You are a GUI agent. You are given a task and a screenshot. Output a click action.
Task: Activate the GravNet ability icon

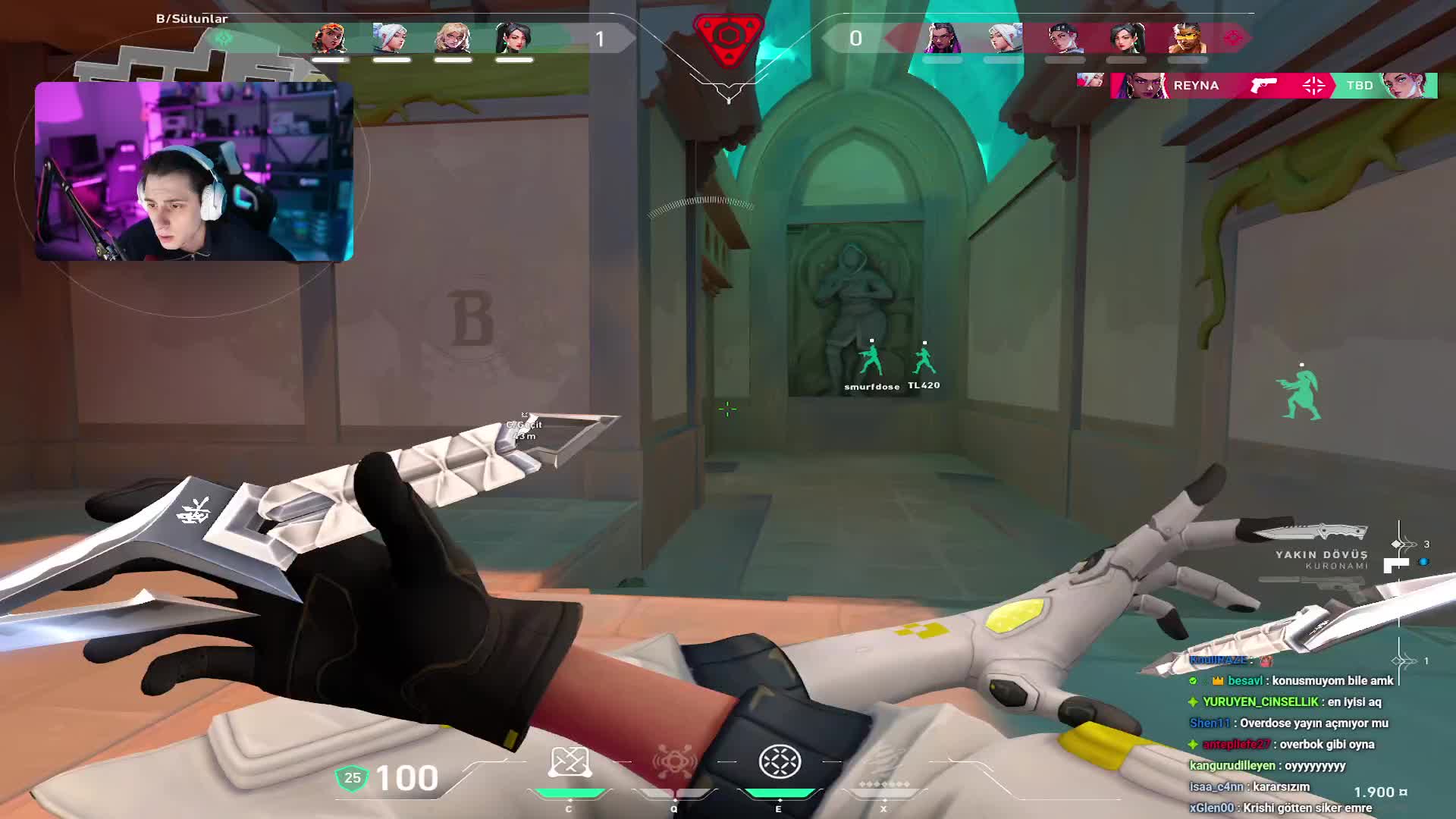coord(570,762)
